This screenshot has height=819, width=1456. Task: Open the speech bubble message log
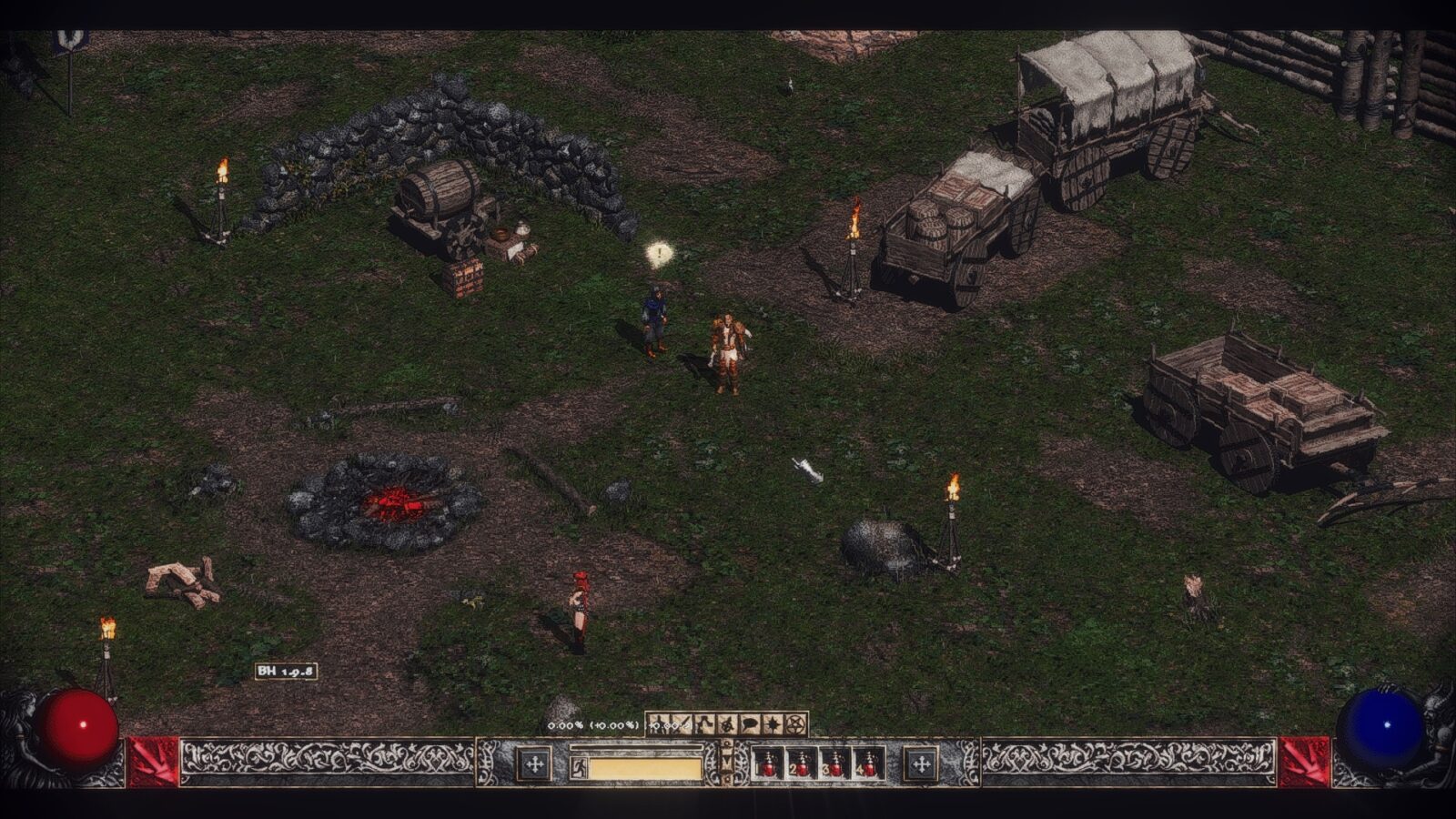[x=751, y=724]
